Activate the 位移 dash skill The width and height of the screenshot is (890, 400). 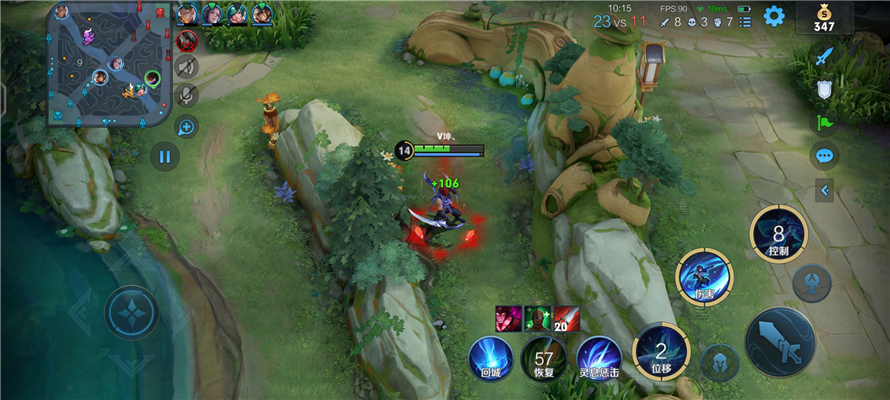click(x=660, y=351)
